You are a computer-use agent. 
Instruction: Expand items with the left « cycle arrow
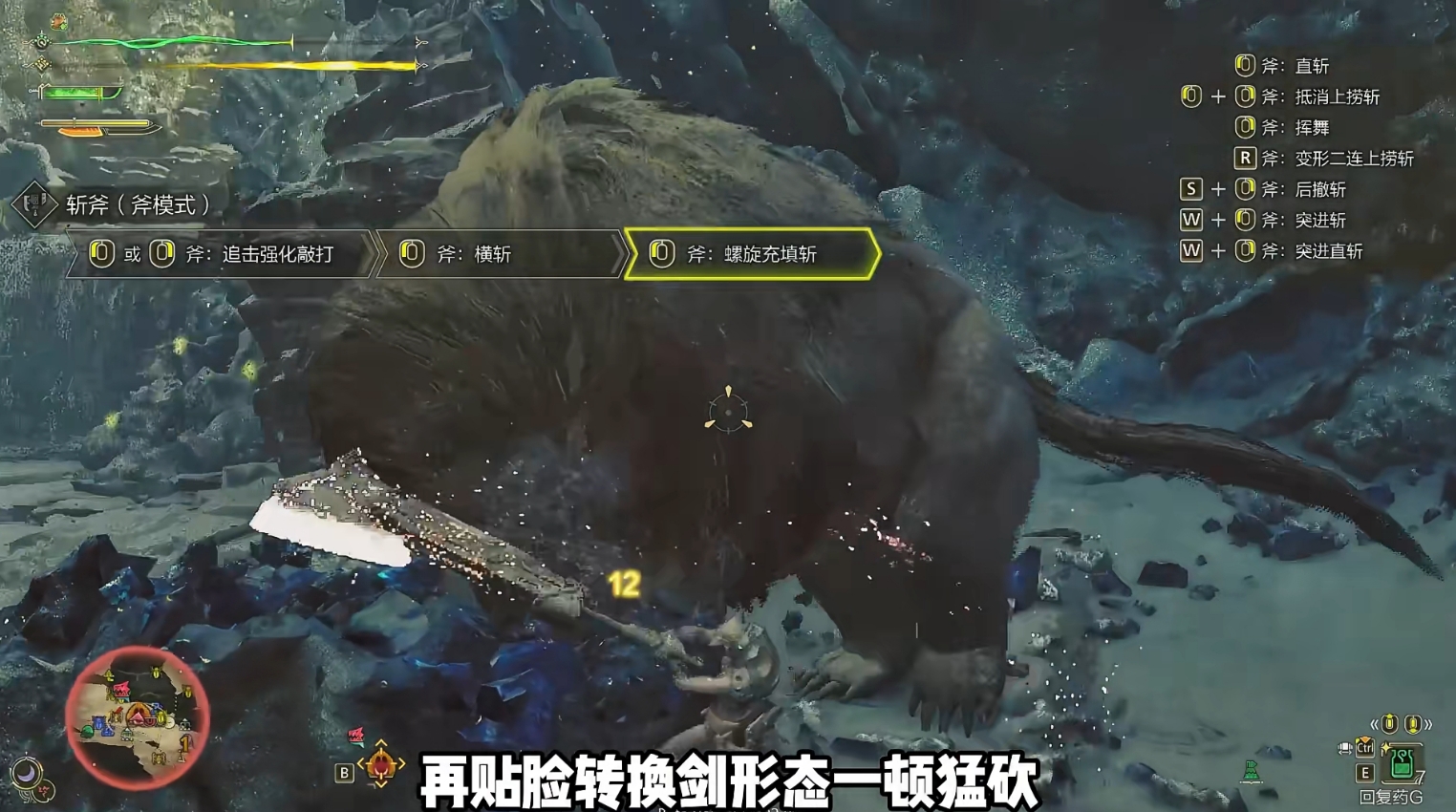1374,724
